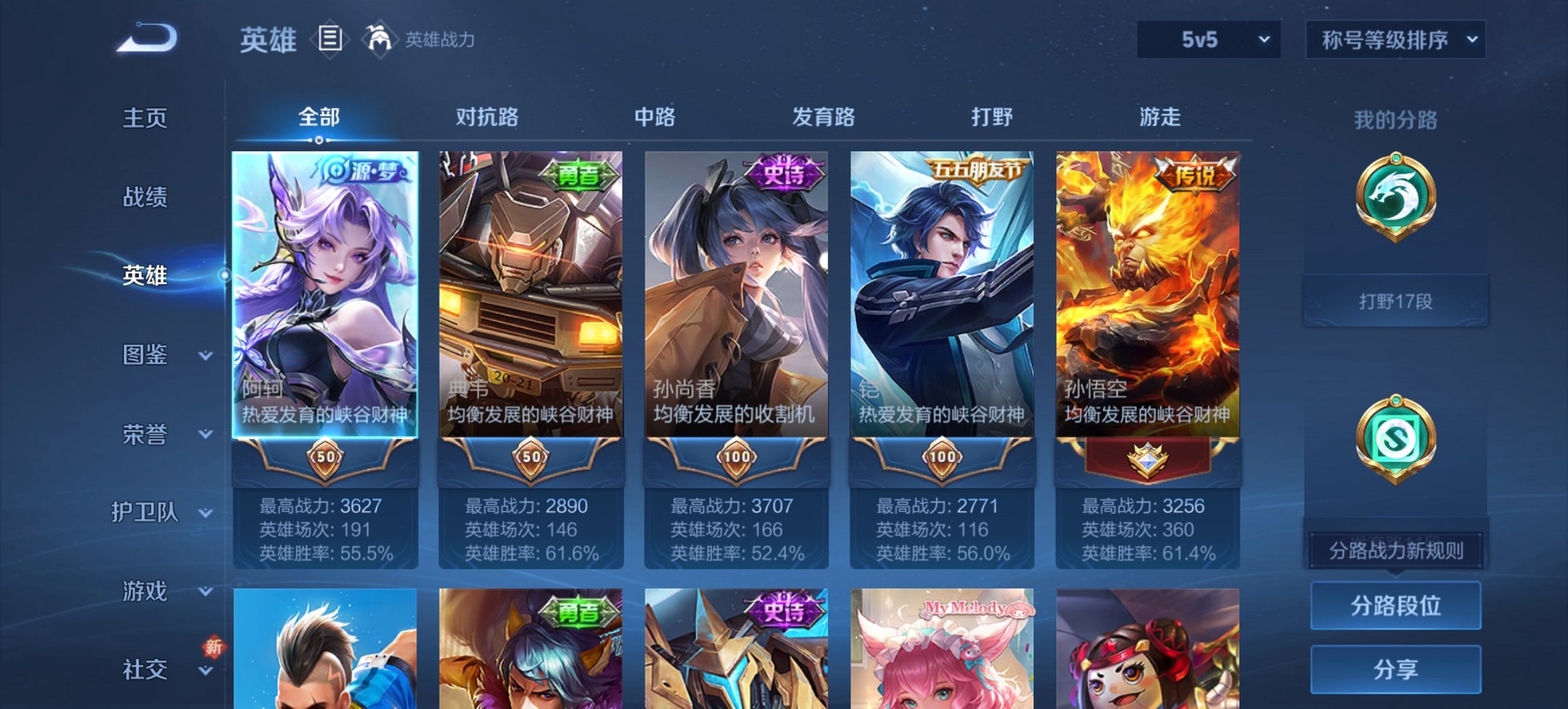Click 分路段位 on the right panel
This screenshot has height=709, width=1568.
(1395, 606)
